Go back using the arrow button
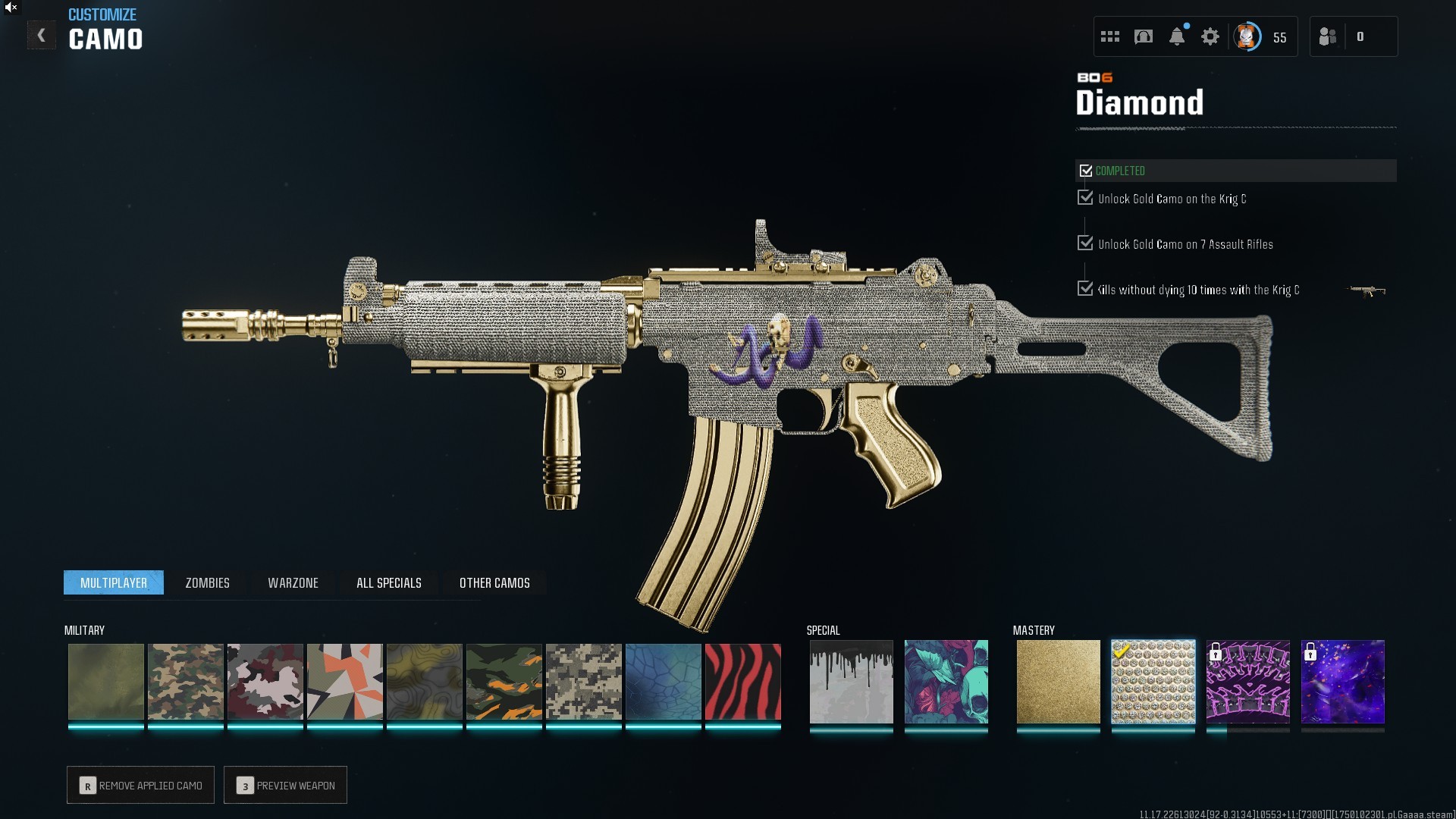Image resolution: width=1456 pixels, height=819 pixels. pos(42,36)
